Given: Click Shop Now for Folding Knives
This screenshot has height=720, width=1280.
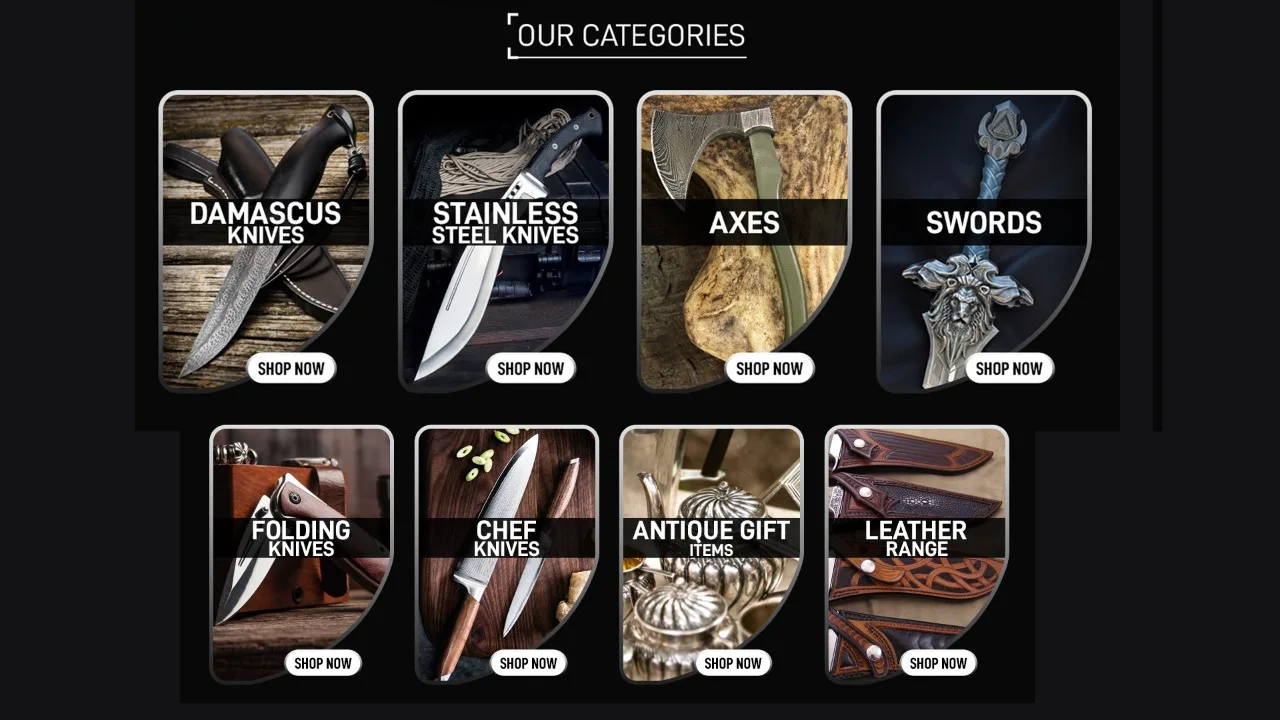Looking at the screenshot, I should 323,663.
